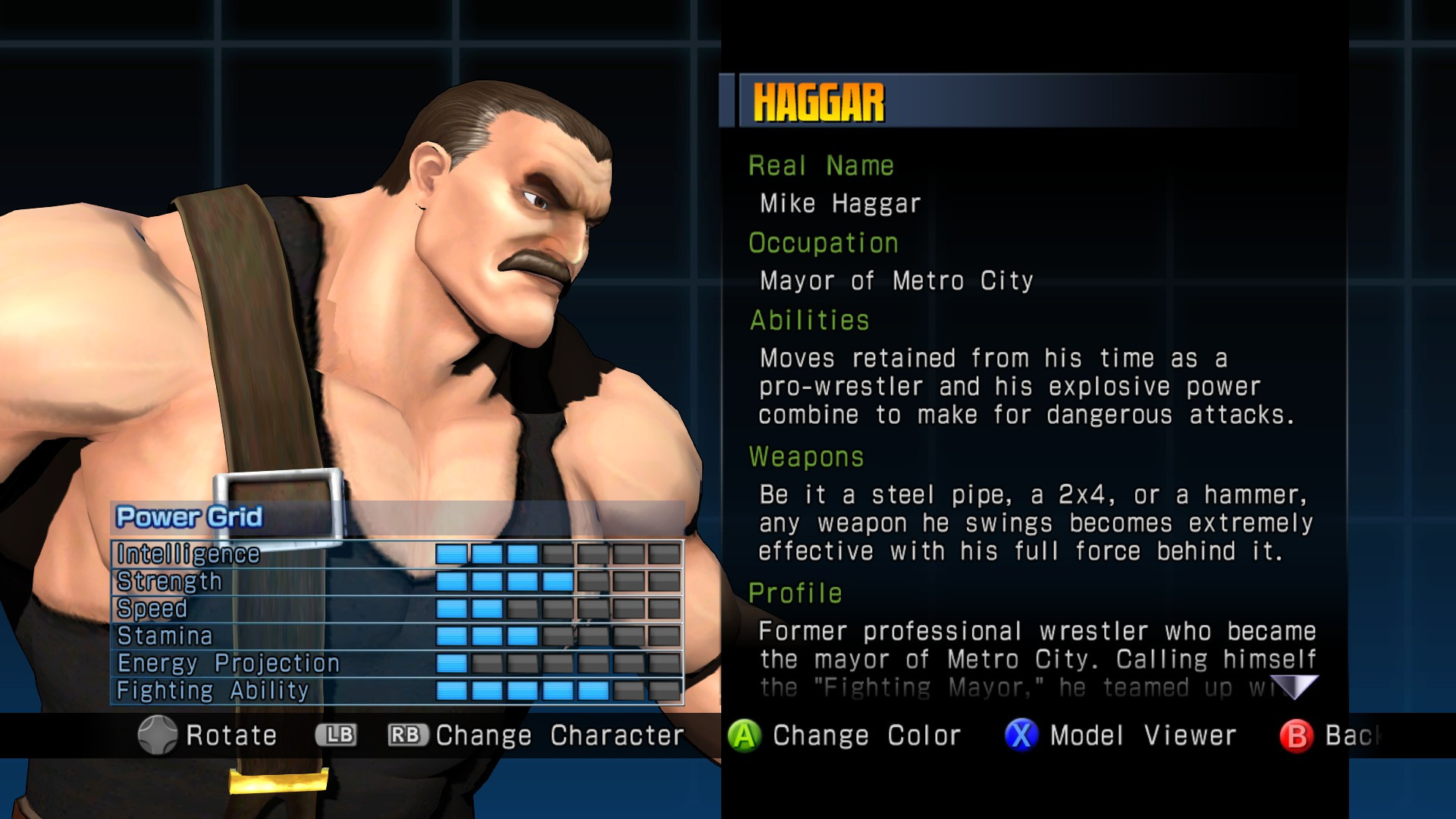Viewport: 1456px width, 819px height.
Task: Open the Abilities section heading
Action: 808,320
